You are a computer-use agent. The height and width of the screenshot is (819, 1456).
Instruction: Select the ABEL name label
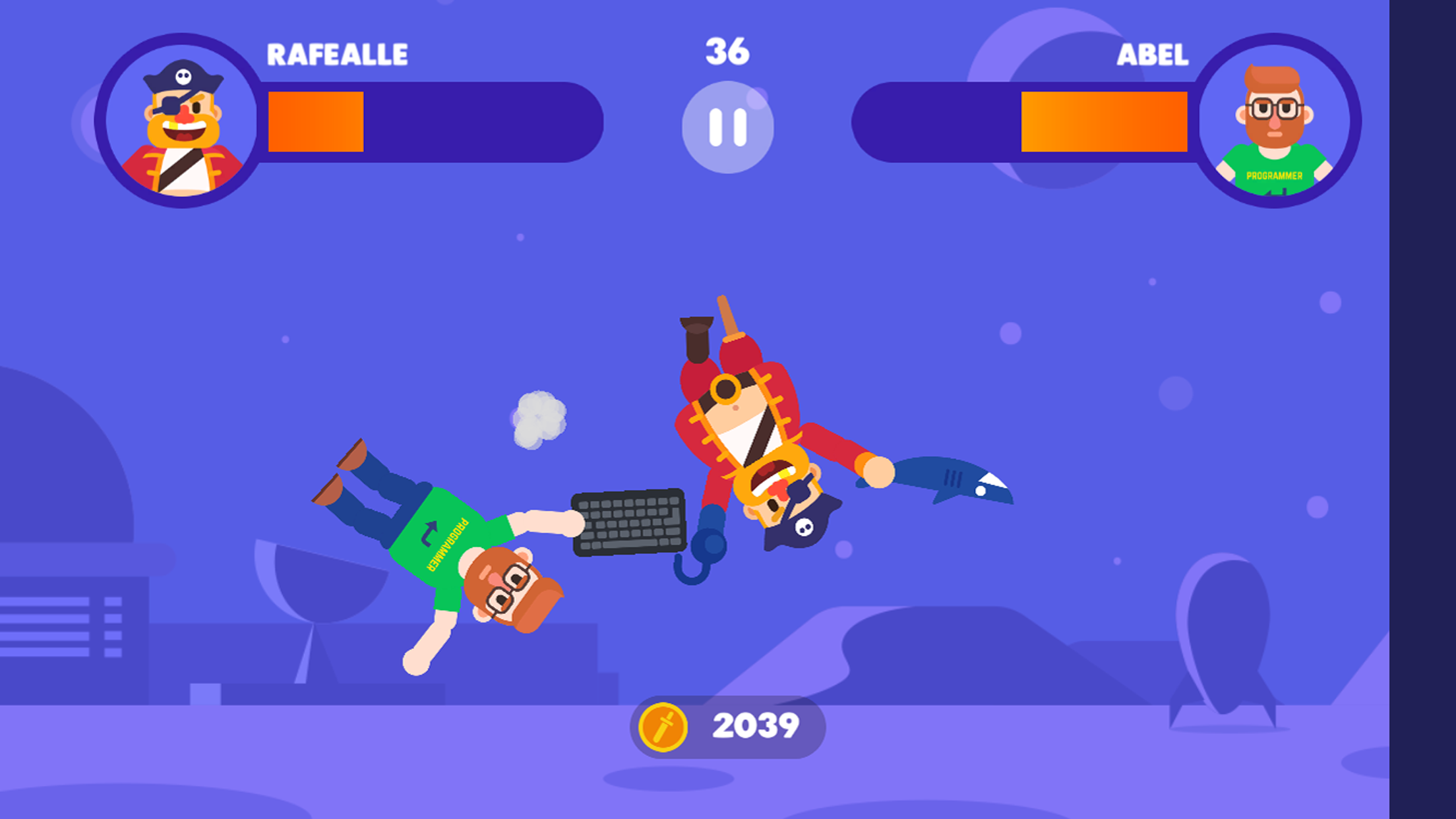pos(1153,54)
